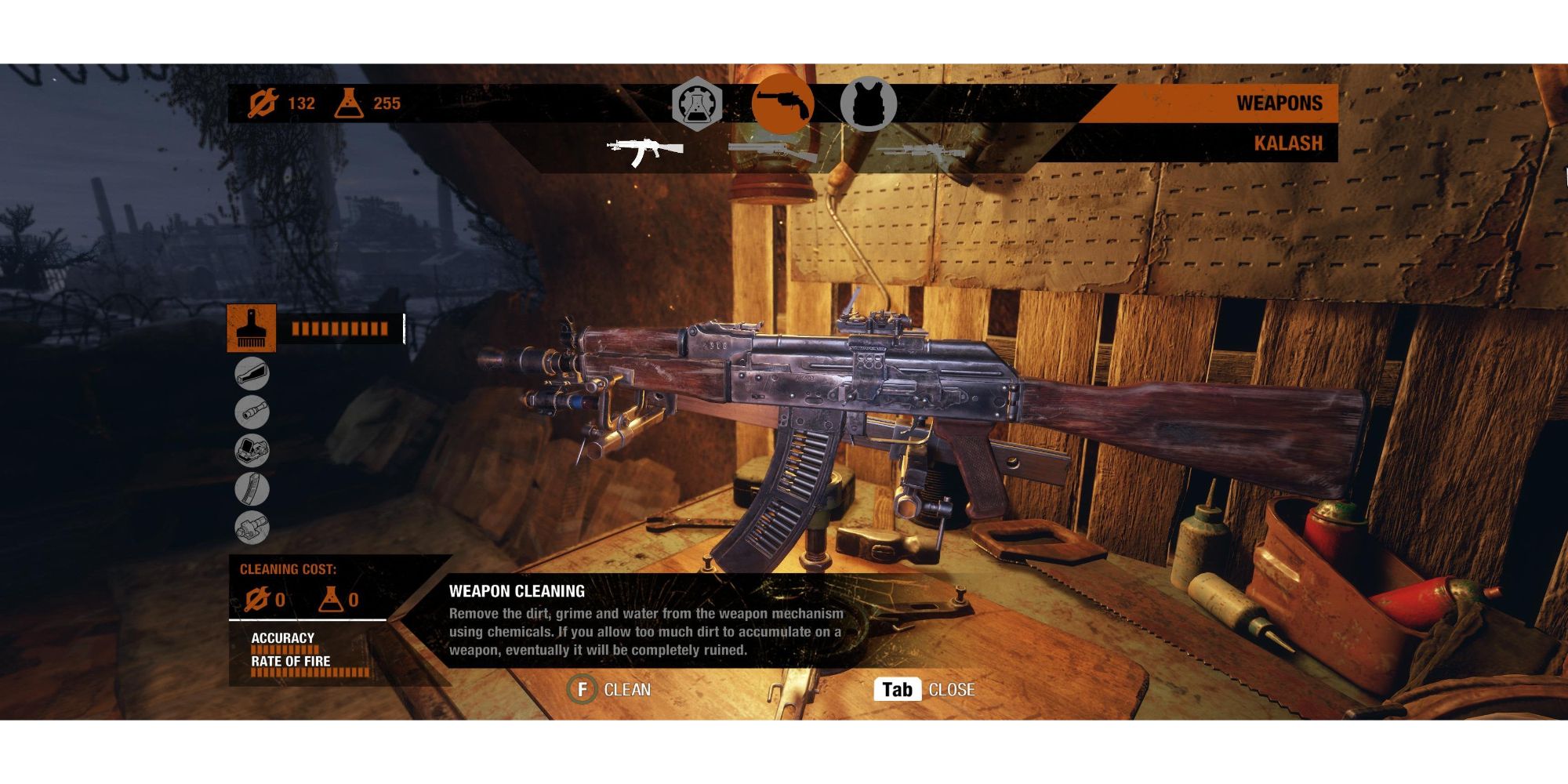
Task: Select the sniper rifle weapon silhouette
Action: click(921, 151)
